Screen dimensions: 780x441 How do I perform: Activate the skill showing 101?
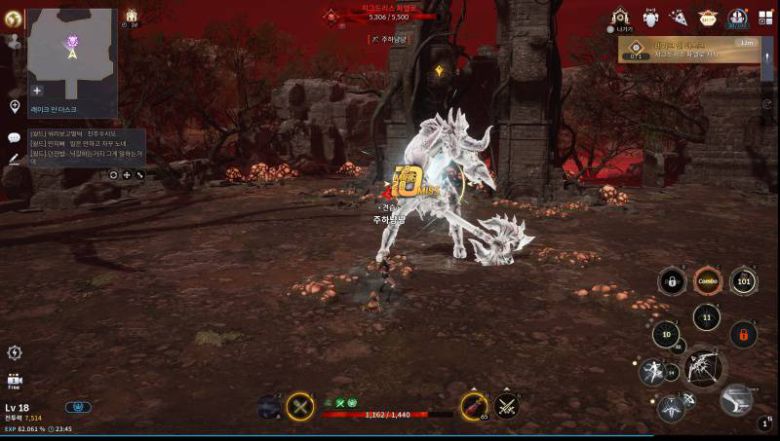[x=742, y=281]
